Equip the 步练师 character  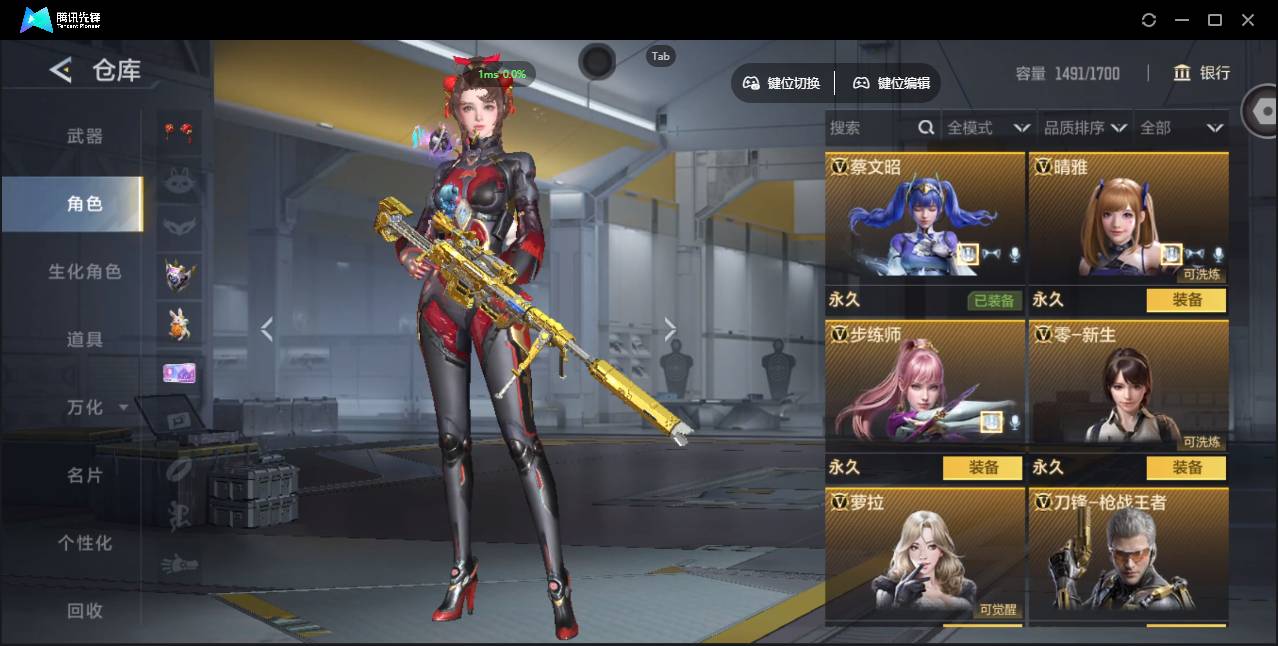[x=982, y=468]
